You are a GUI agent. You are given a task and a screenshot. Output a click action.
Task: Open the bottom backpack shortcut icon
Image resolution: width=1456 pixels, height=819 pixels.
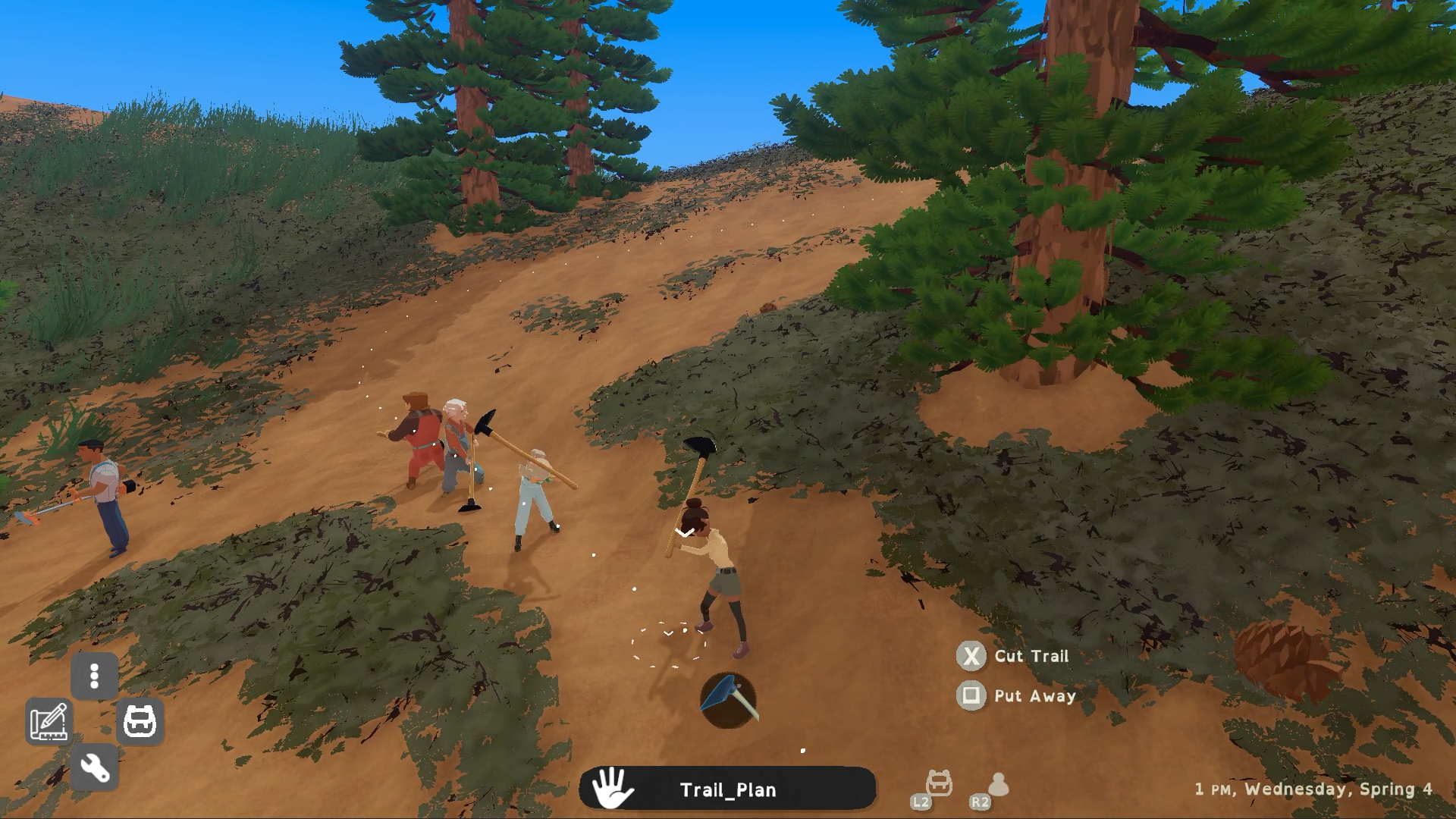(939, 783)
